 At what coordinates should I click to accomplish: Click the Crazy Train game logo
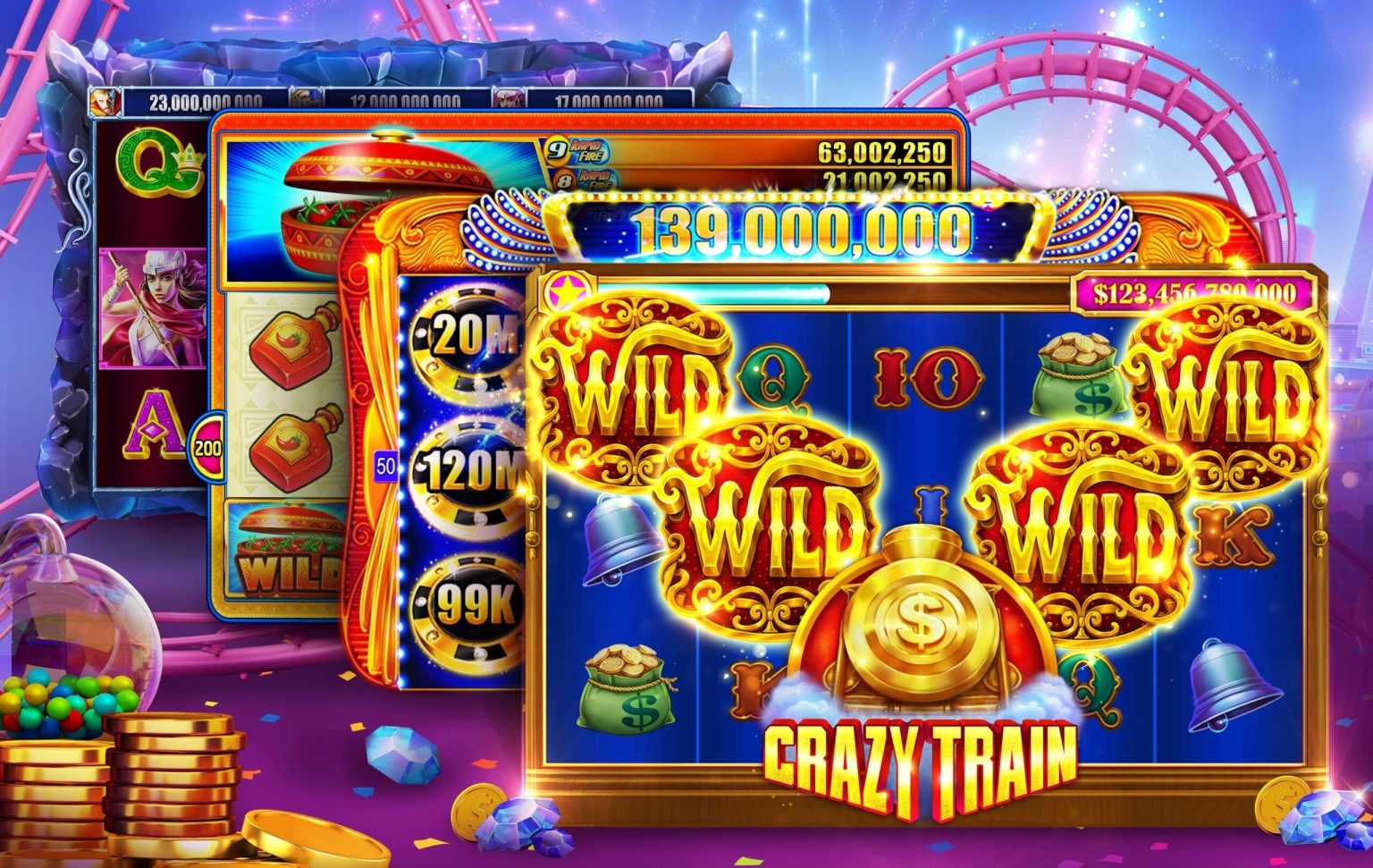(x=915, y=754)
